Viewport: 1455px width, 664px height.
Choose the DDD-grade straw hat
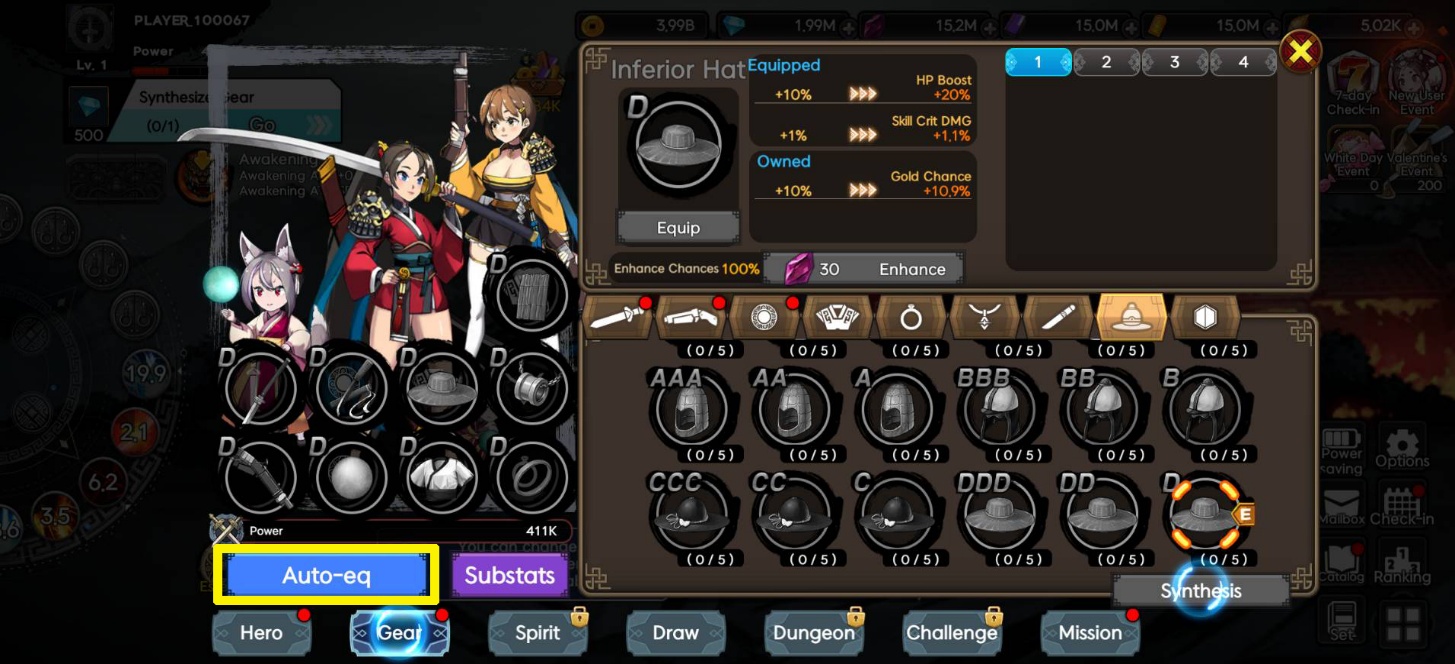997,514
